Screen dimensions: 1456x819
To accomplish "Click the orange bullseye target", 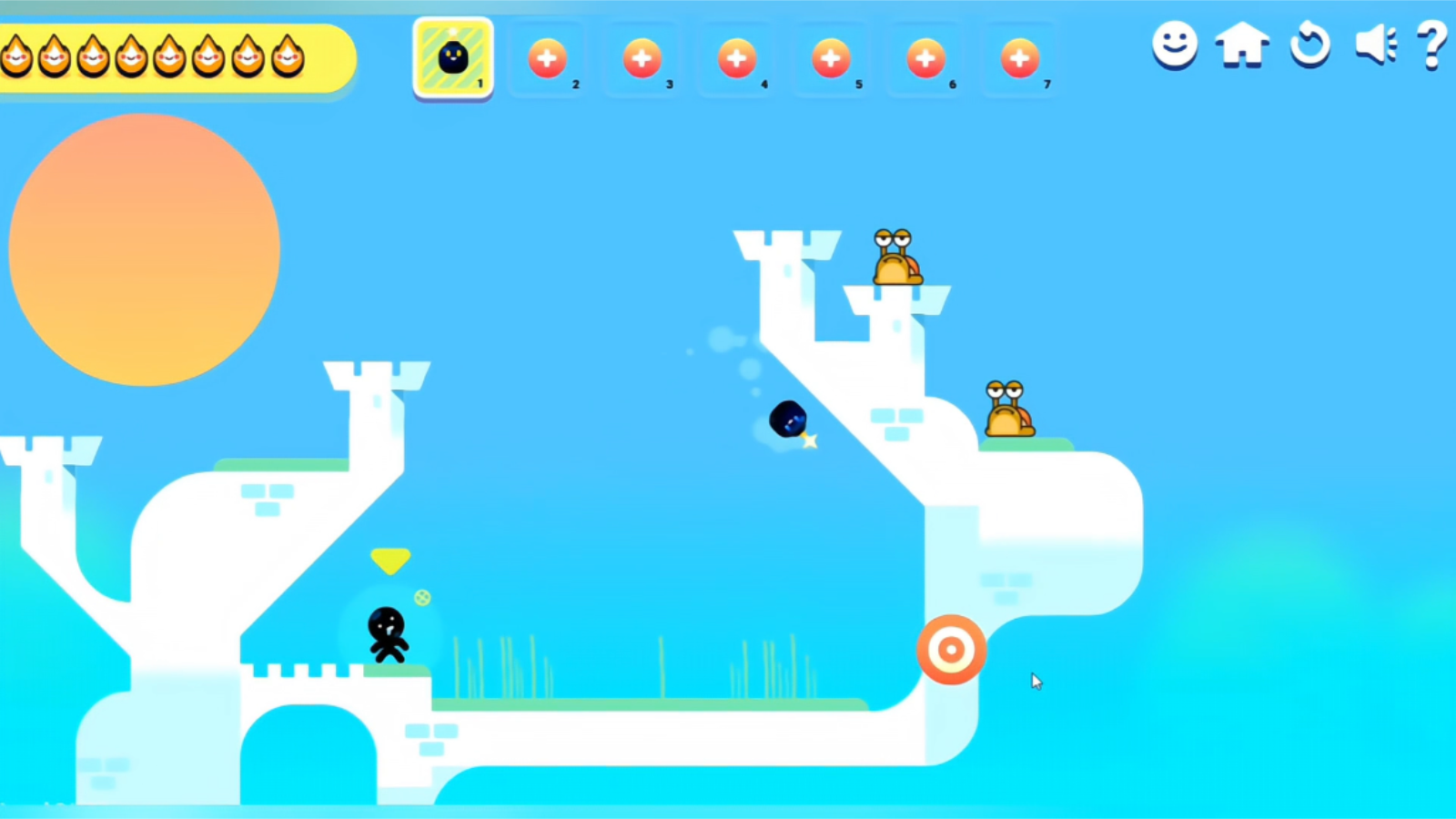I will click(952, 648).
